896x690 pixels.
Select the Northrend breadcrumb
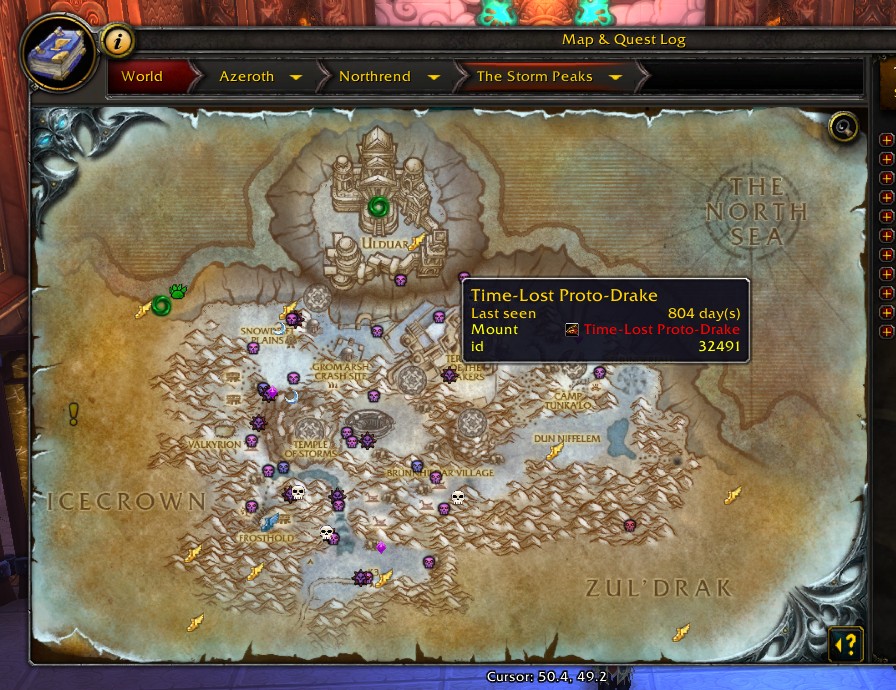[x=375, y=76]
